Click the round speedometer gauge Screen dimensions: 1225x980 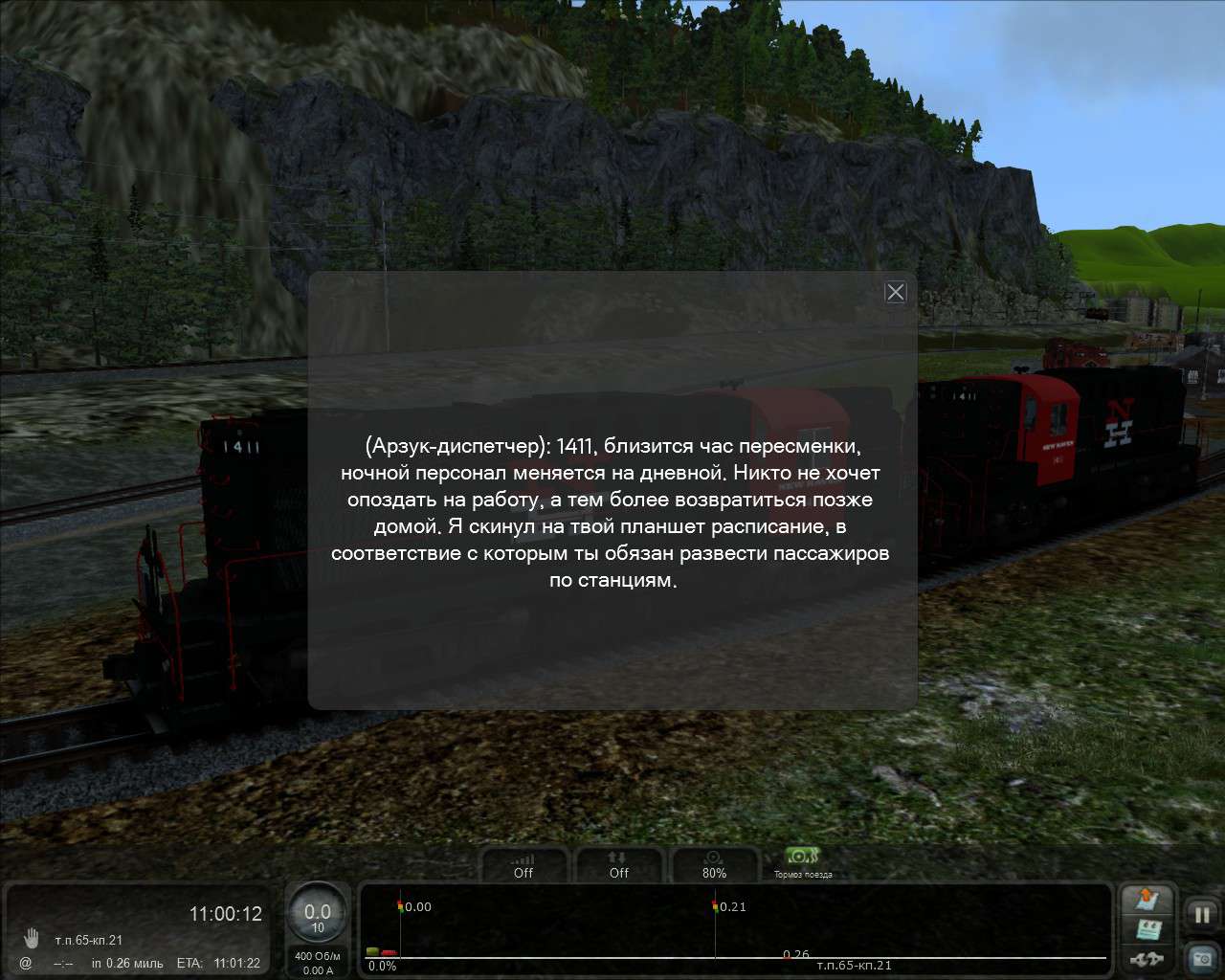(x=318, y=917)
